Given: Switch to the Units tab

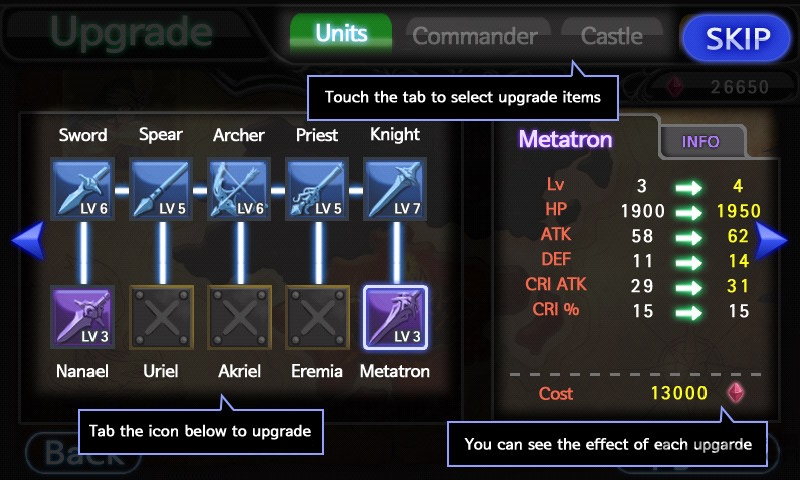Looking at the screenshot, I should (x=341, y=35).
